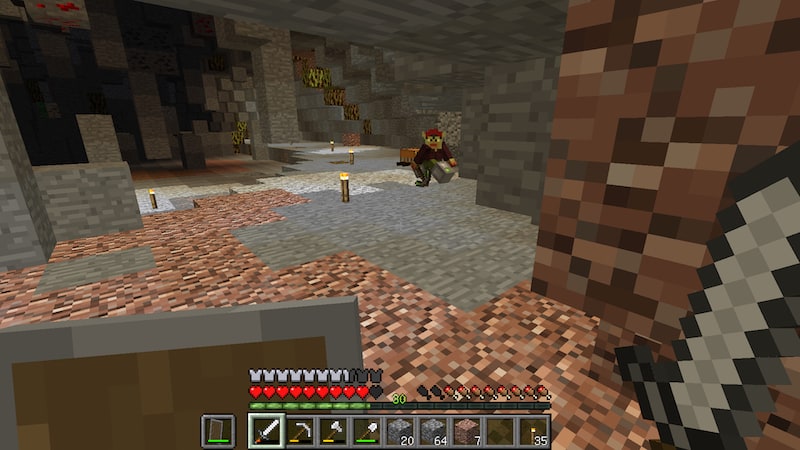Choose the granite stack of 7
Screen dimensions: 800x450
pos(467,432)
